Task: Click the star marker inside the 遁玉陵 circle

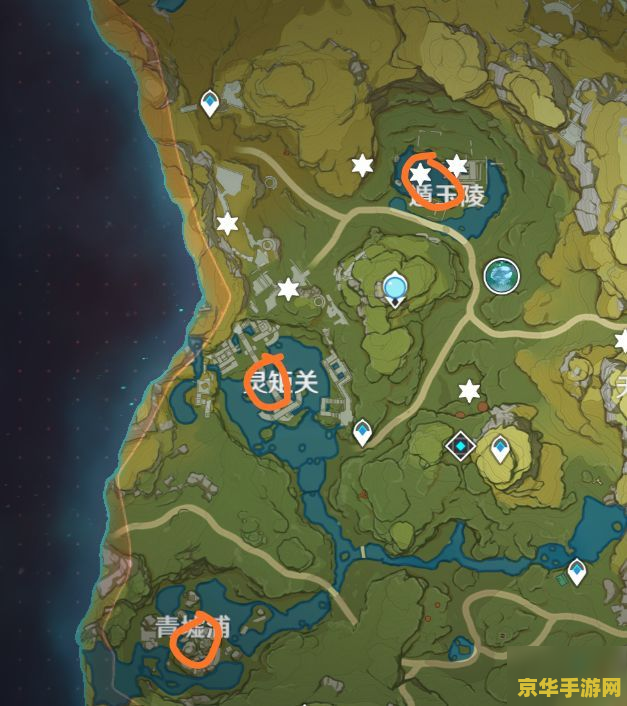Action: coord(421,174)
